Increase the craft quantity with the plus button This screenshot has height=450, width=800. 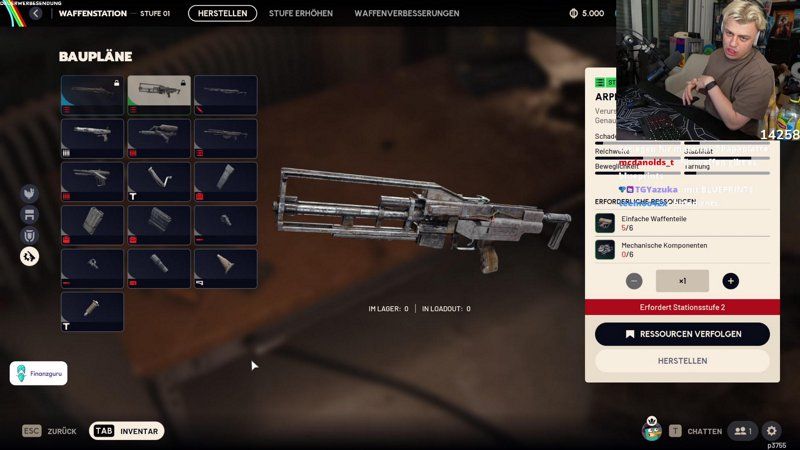coord(731,281)
